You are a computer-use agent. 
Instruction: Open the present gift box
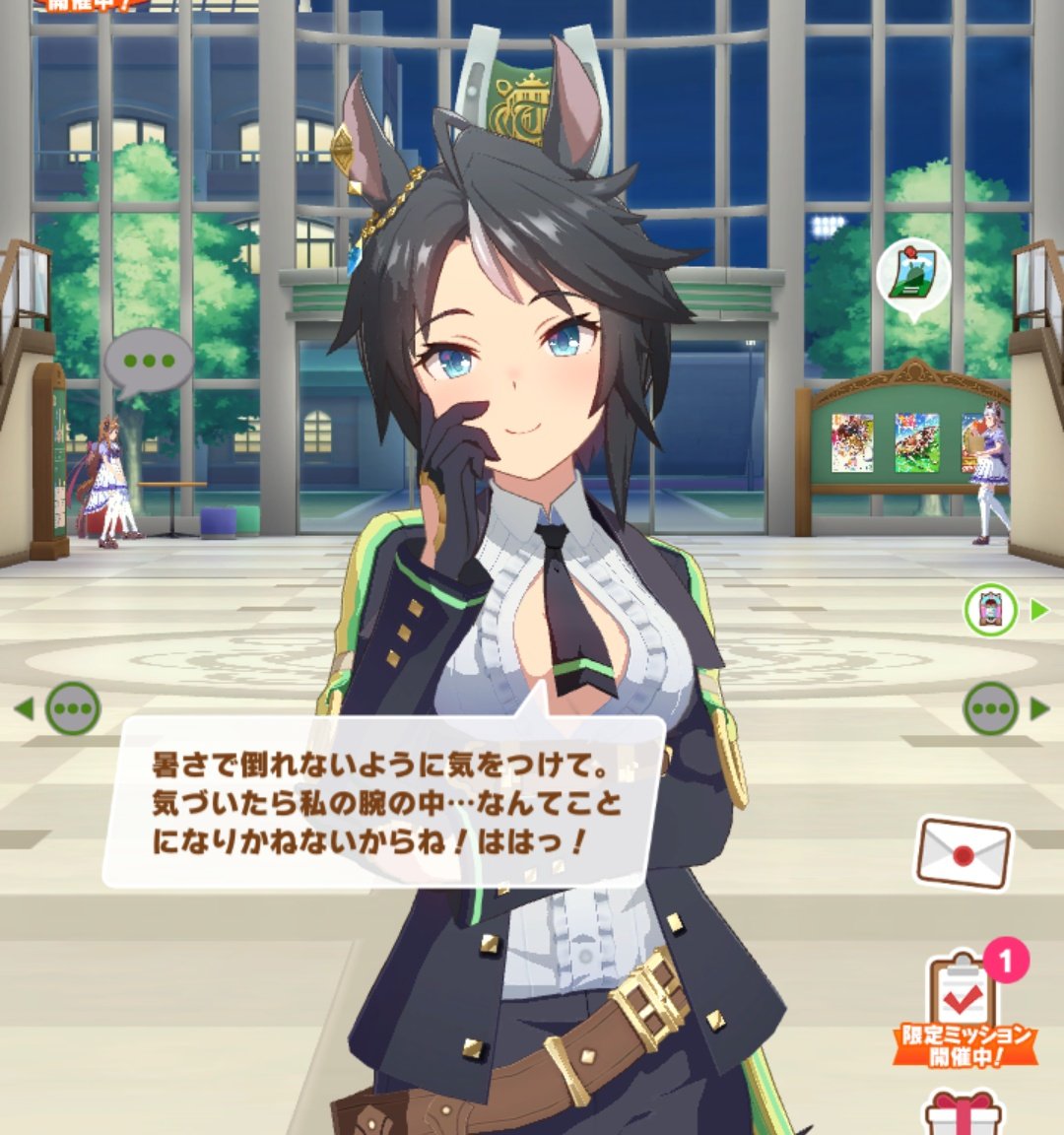tap(963, 1113)
